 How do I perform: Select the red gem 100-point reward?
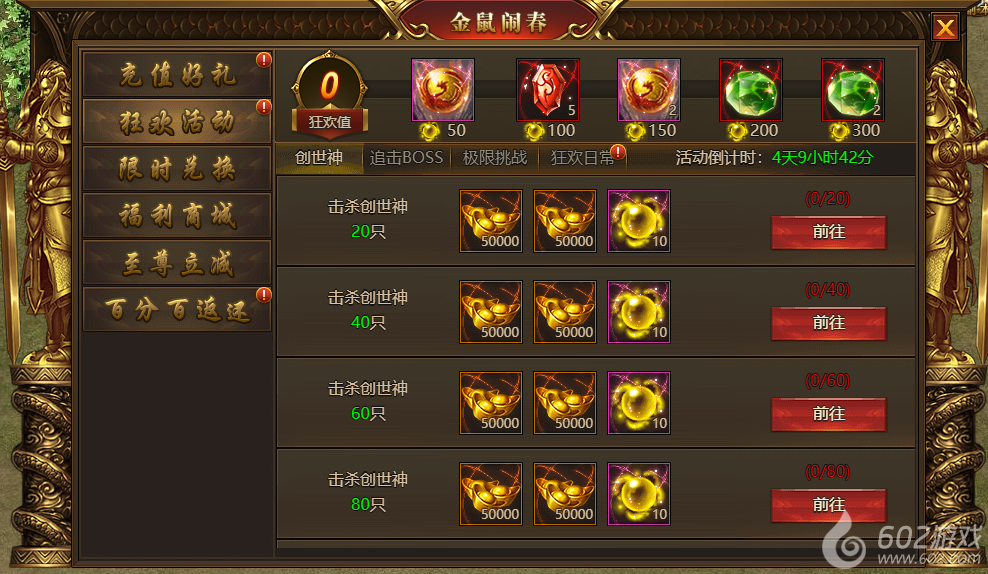pyautogui.click(x=547, y=90)
